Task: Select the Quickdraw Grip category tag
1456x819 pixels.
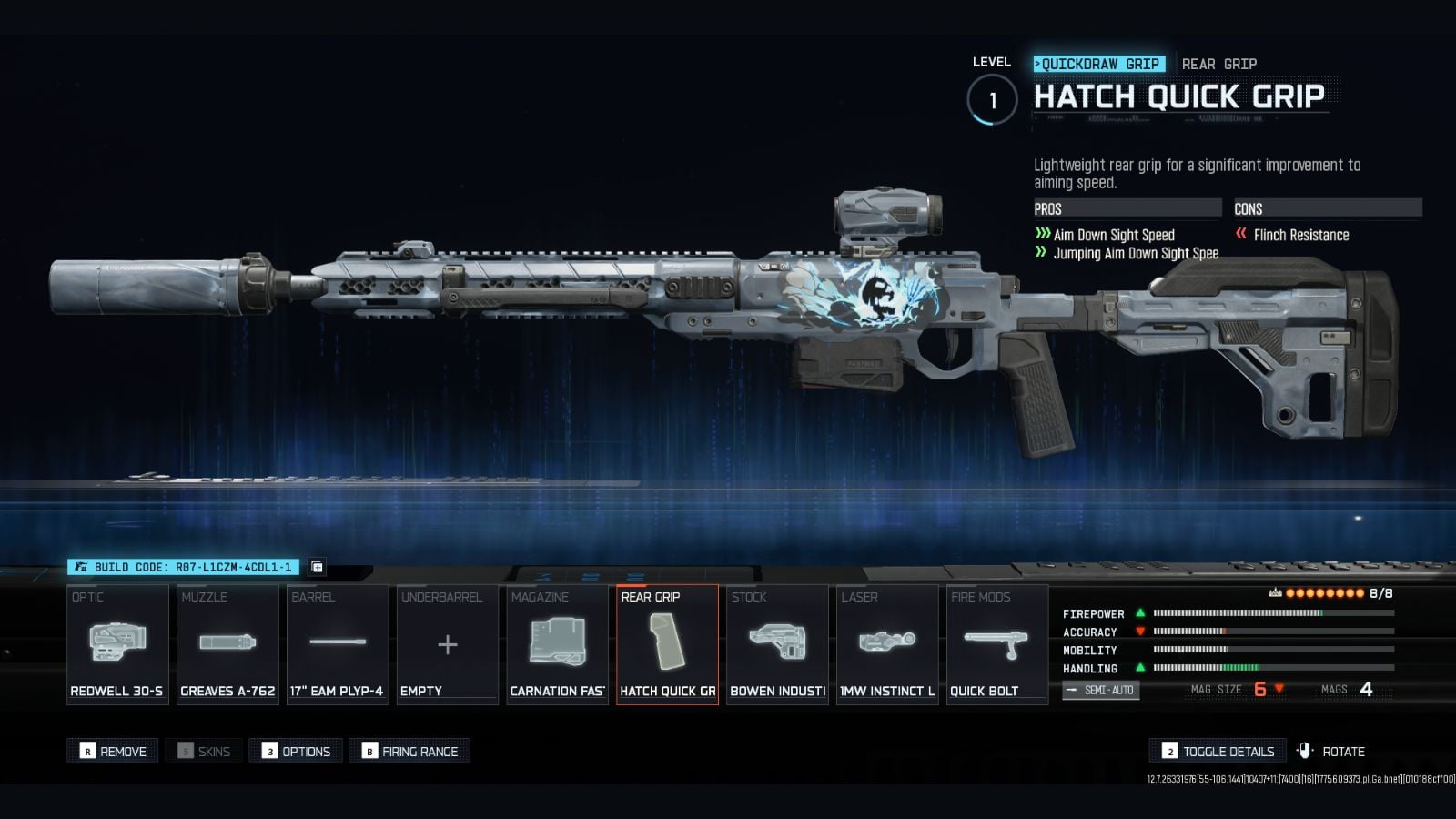Action: click(1099, 64)
